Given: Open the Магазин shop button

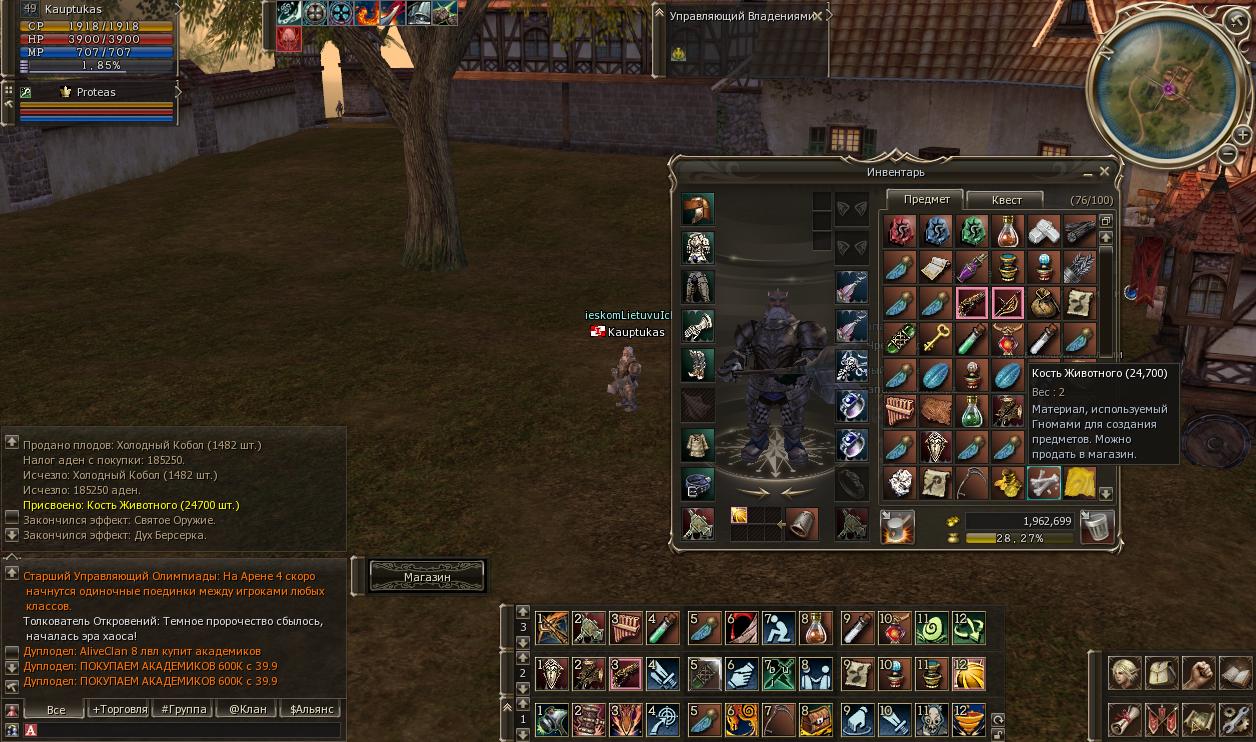Looking at the screenshot, I should [x=427, y=577].
